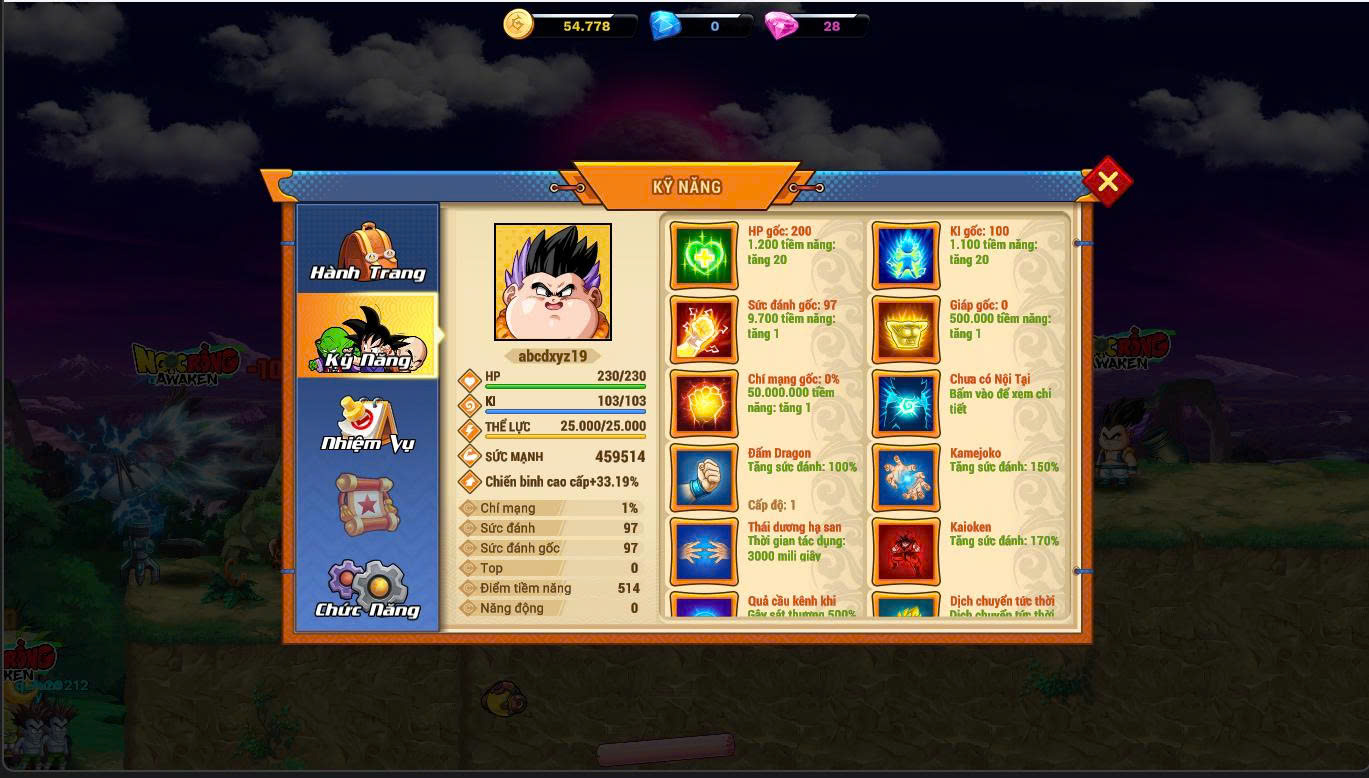View the Nội Tại passive skill details
The image size is (1369, 778).
tap(906, 403)
